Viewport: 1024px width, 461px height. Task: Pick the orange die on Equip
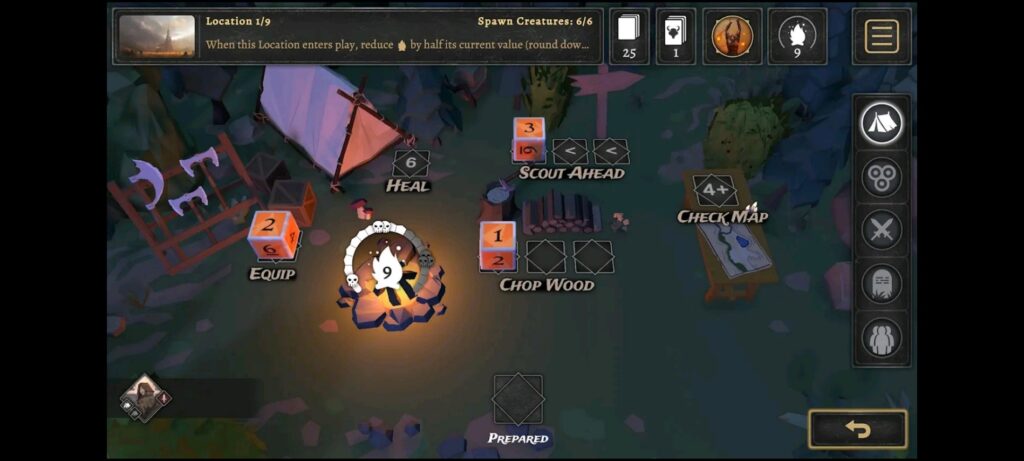tap(272, 235)
